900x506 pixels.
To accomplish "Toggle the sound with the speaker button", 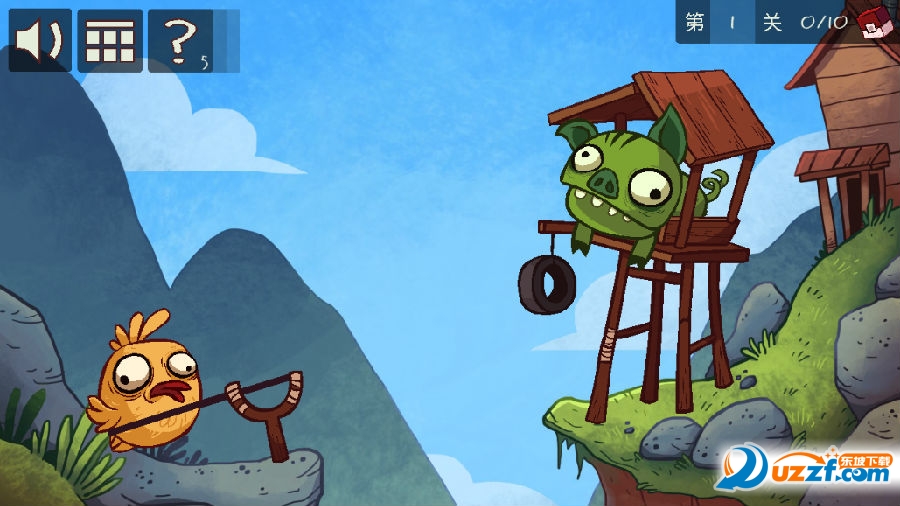I will coord(40,41).
